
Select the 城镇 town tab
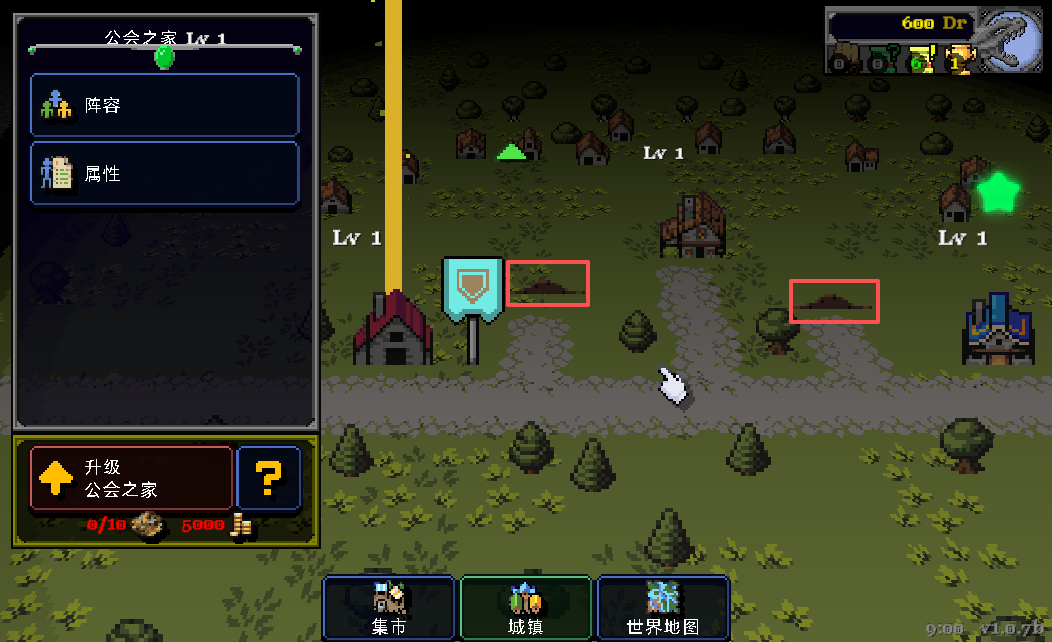(x=525, y=607)
